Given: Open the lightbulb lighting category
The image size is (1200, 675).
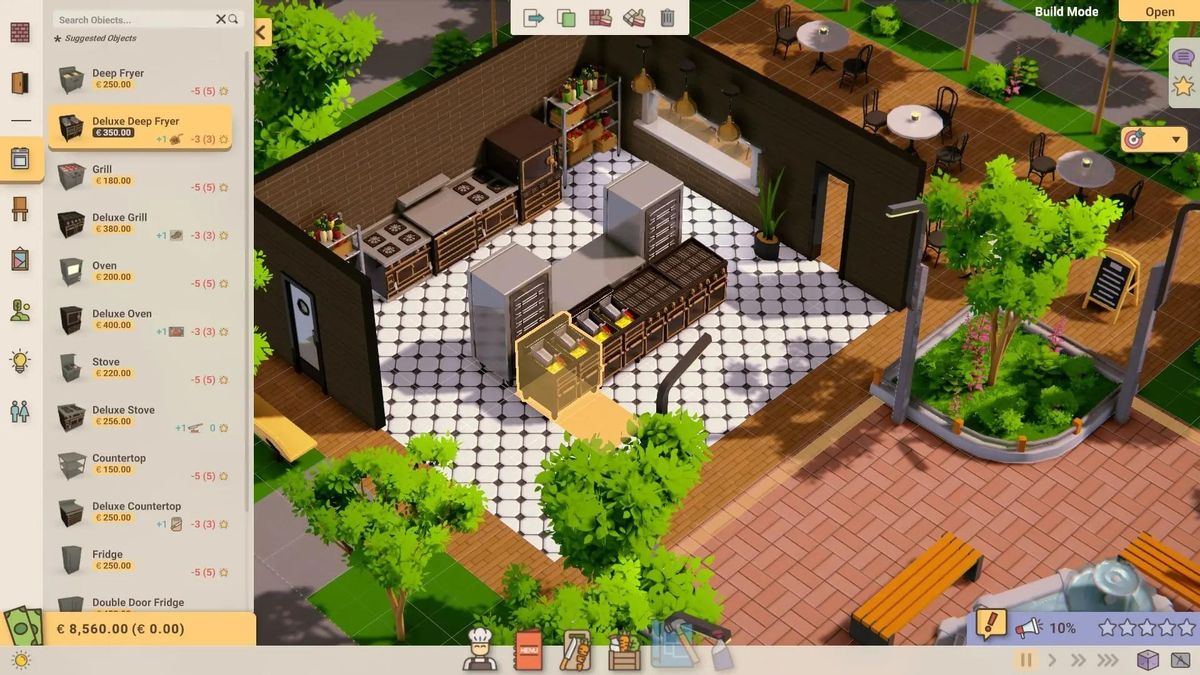Looking at the screenshot, I should 20,360.
